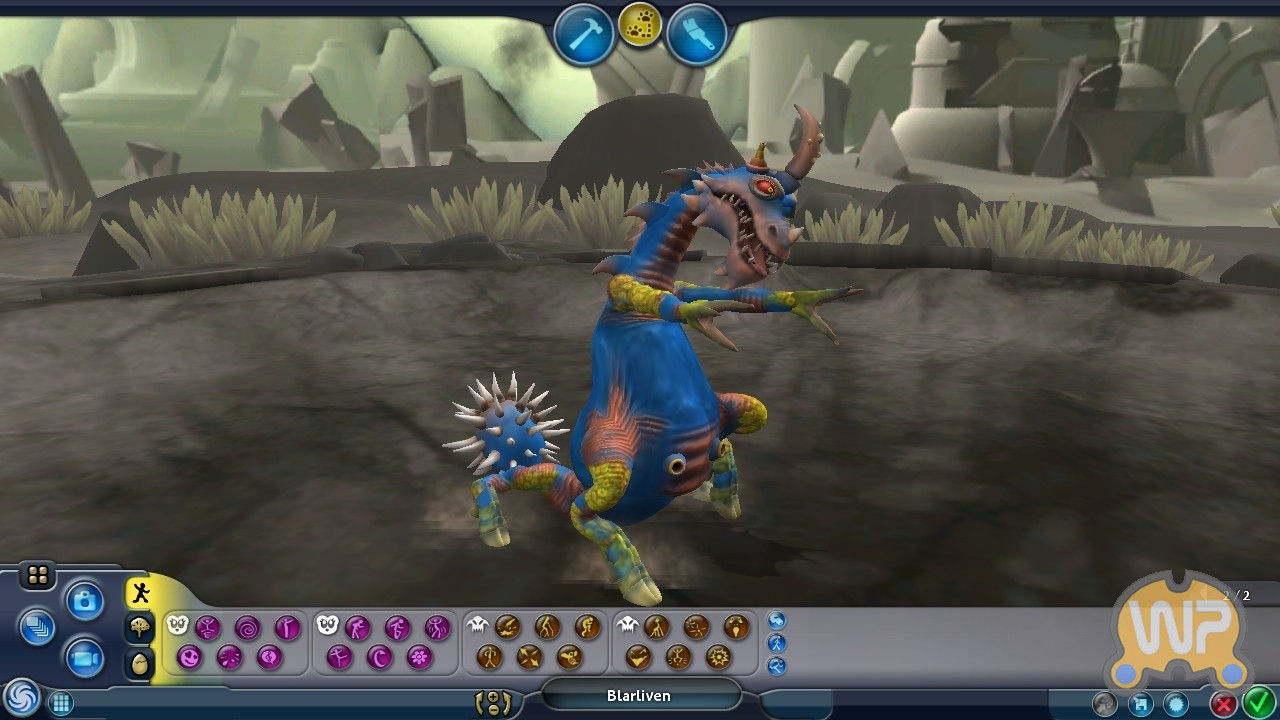This screenshot has height=720, width=1280.
Task: Open the Sporepedia grid button
Action: click(x=61, y=703)
